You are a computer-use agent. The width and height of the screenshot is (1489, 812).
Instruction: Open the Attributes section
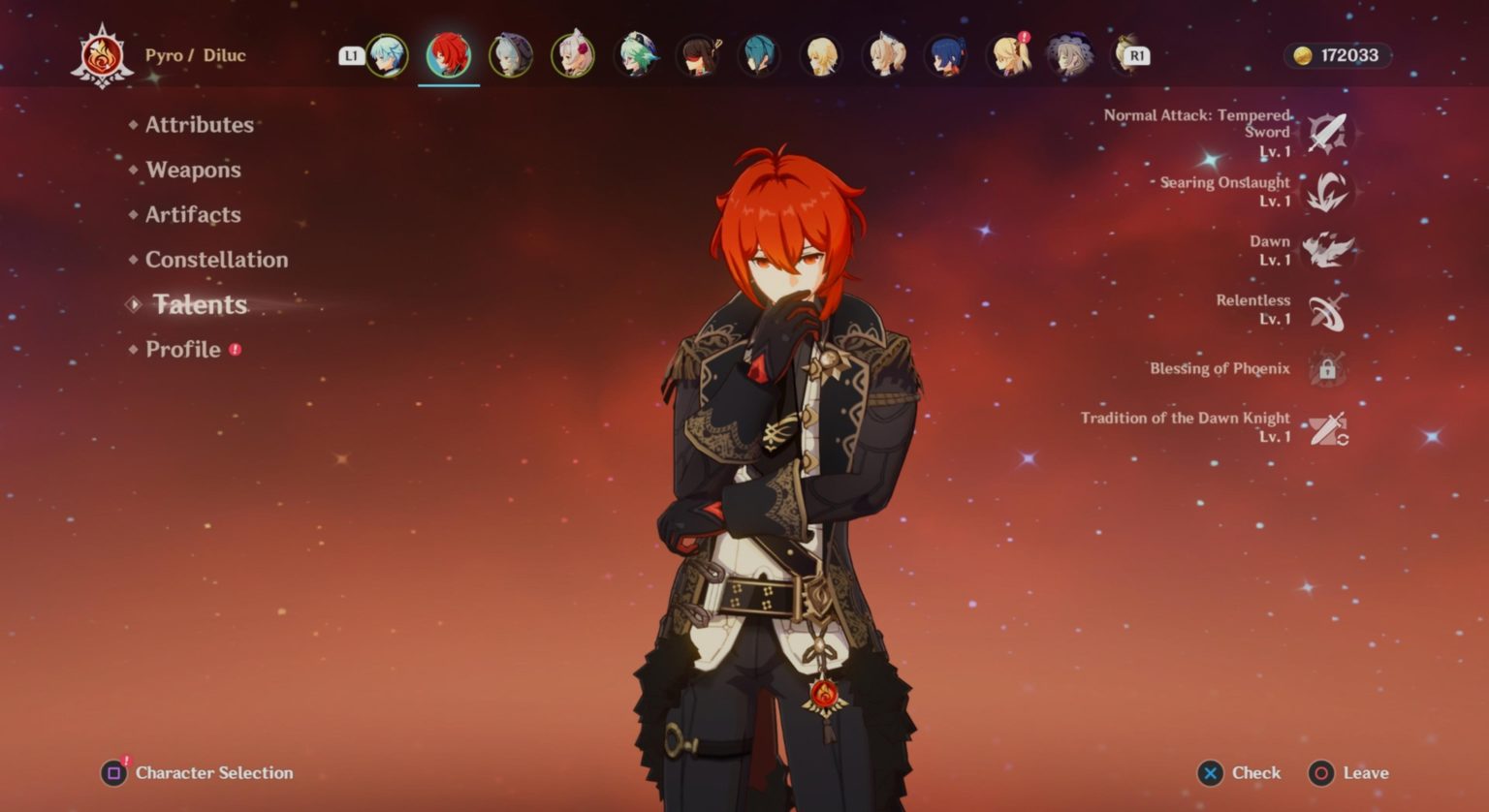point(199,125)
